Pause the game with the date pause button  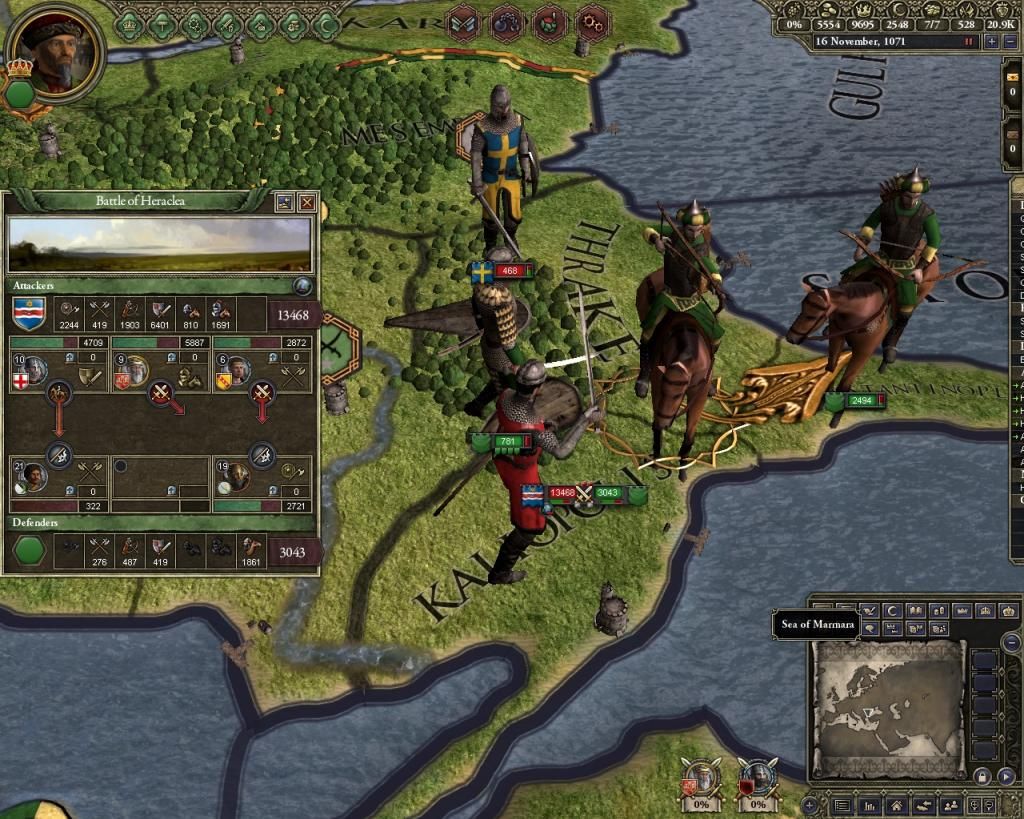(968, 42)
